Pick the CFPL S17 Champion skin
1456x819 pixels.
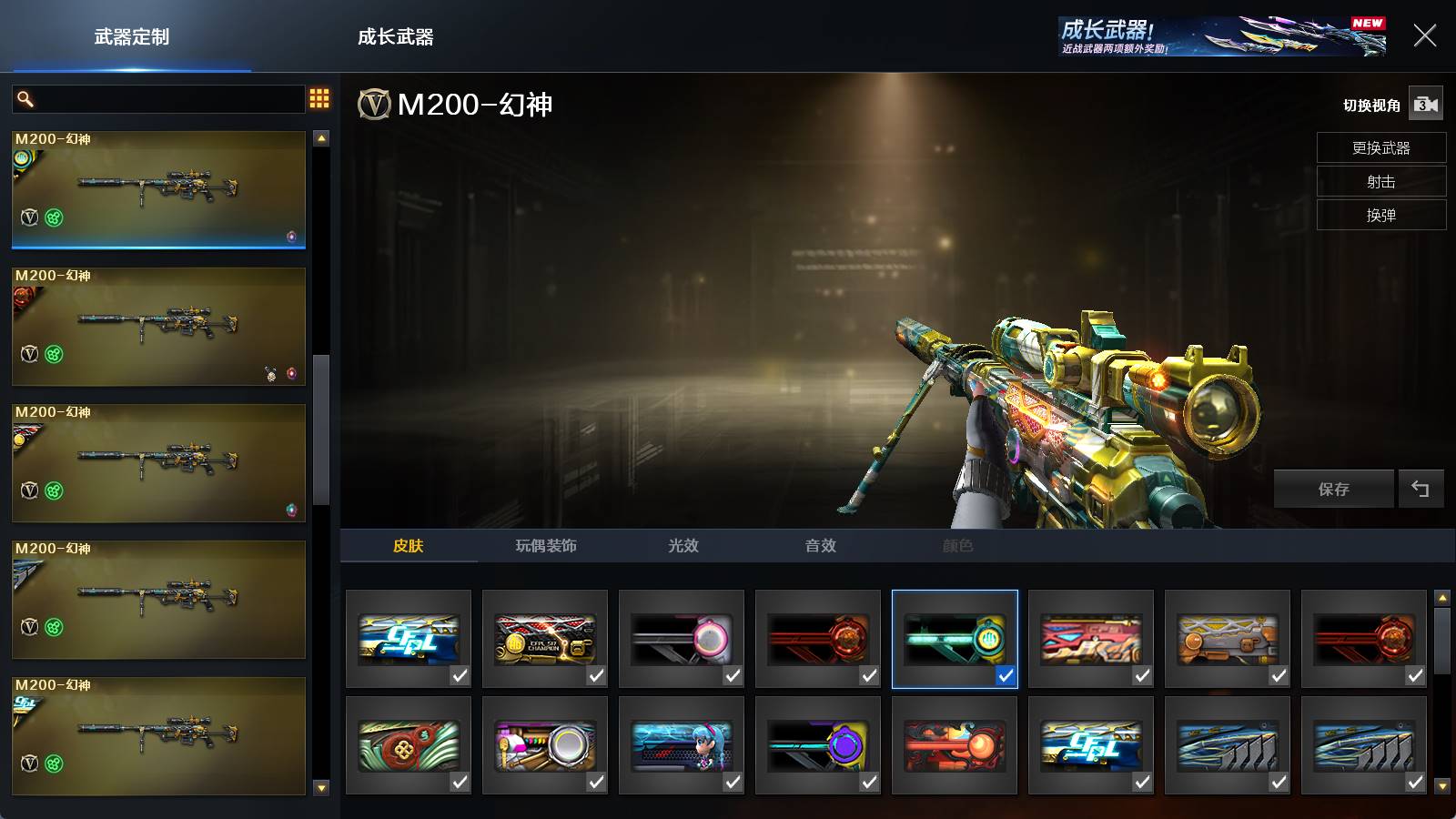pyautogui.click(x=544, y=638)
